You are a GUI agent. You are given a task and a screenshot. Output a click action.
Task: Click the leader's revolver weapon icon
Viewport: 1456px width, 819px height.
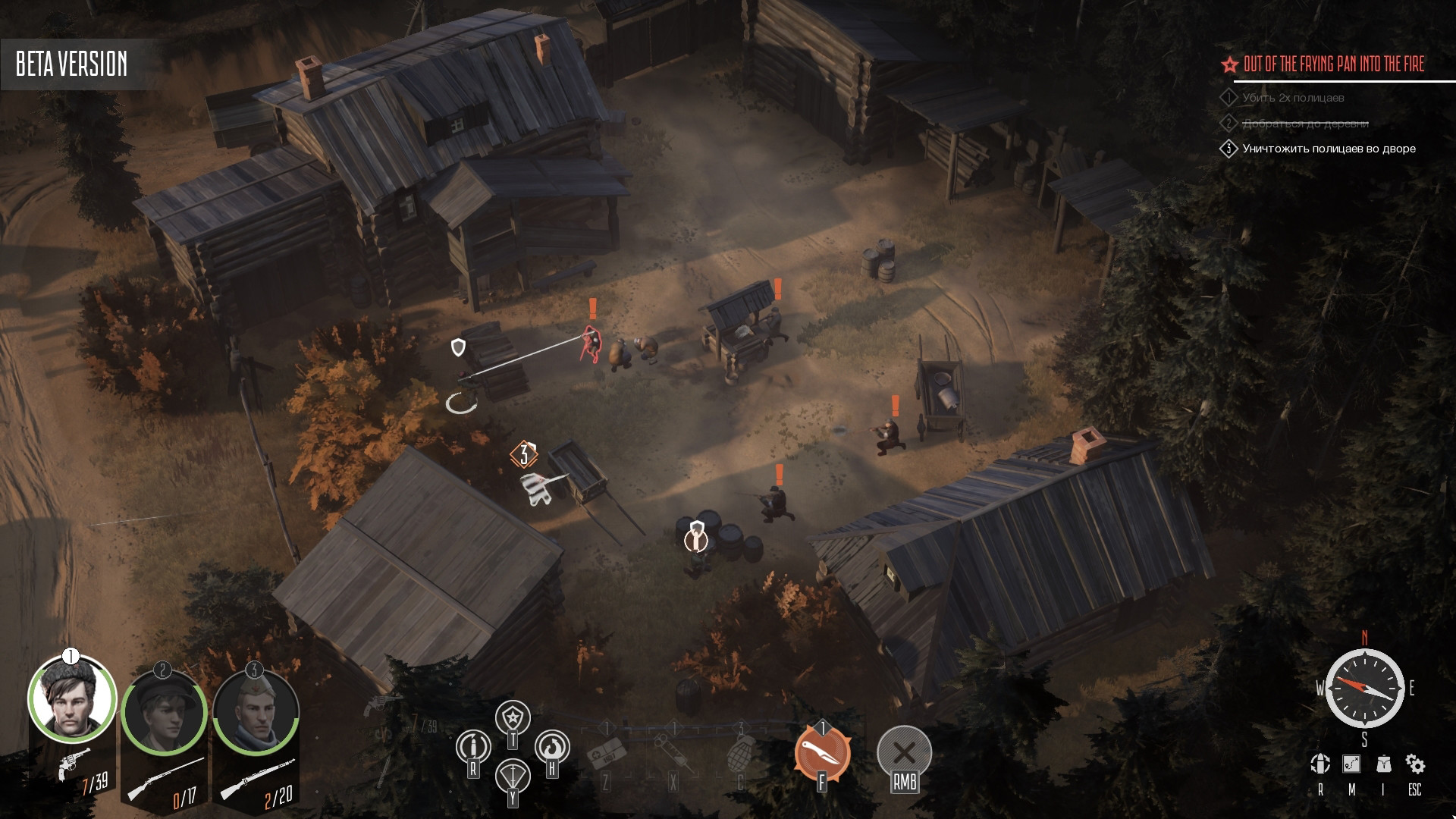tap(74, 761)
